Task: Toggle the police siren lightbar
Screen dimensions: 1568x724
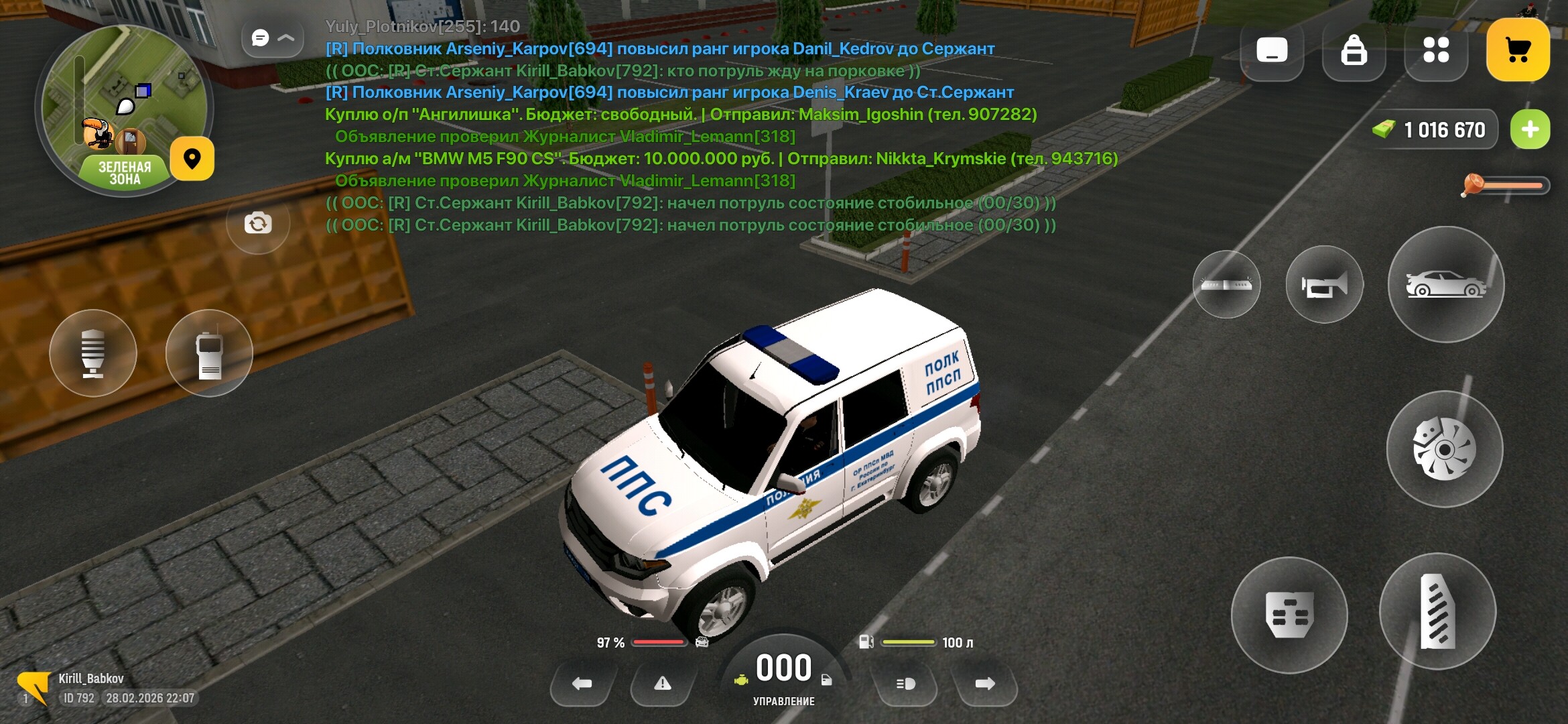Action: click(1226, 284)
